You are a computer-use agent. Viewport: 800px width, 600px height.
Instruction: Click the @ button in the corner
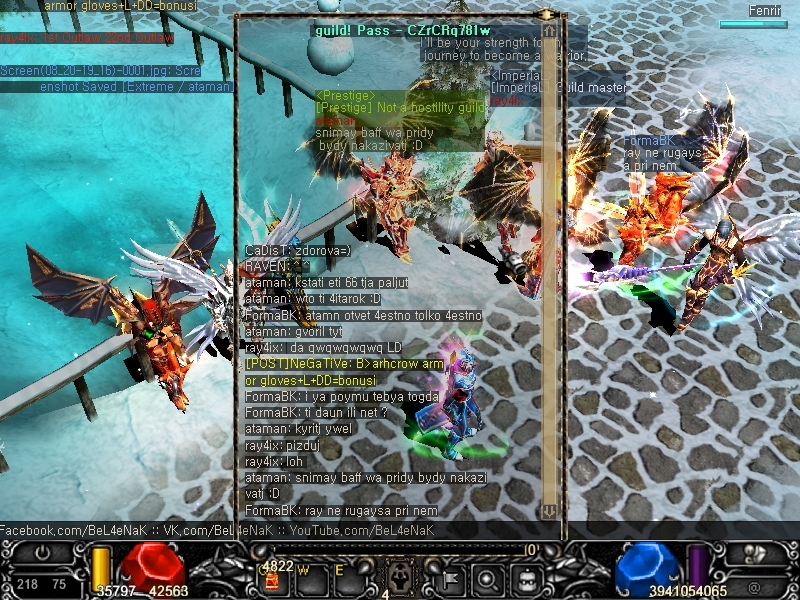click(753, 588)
